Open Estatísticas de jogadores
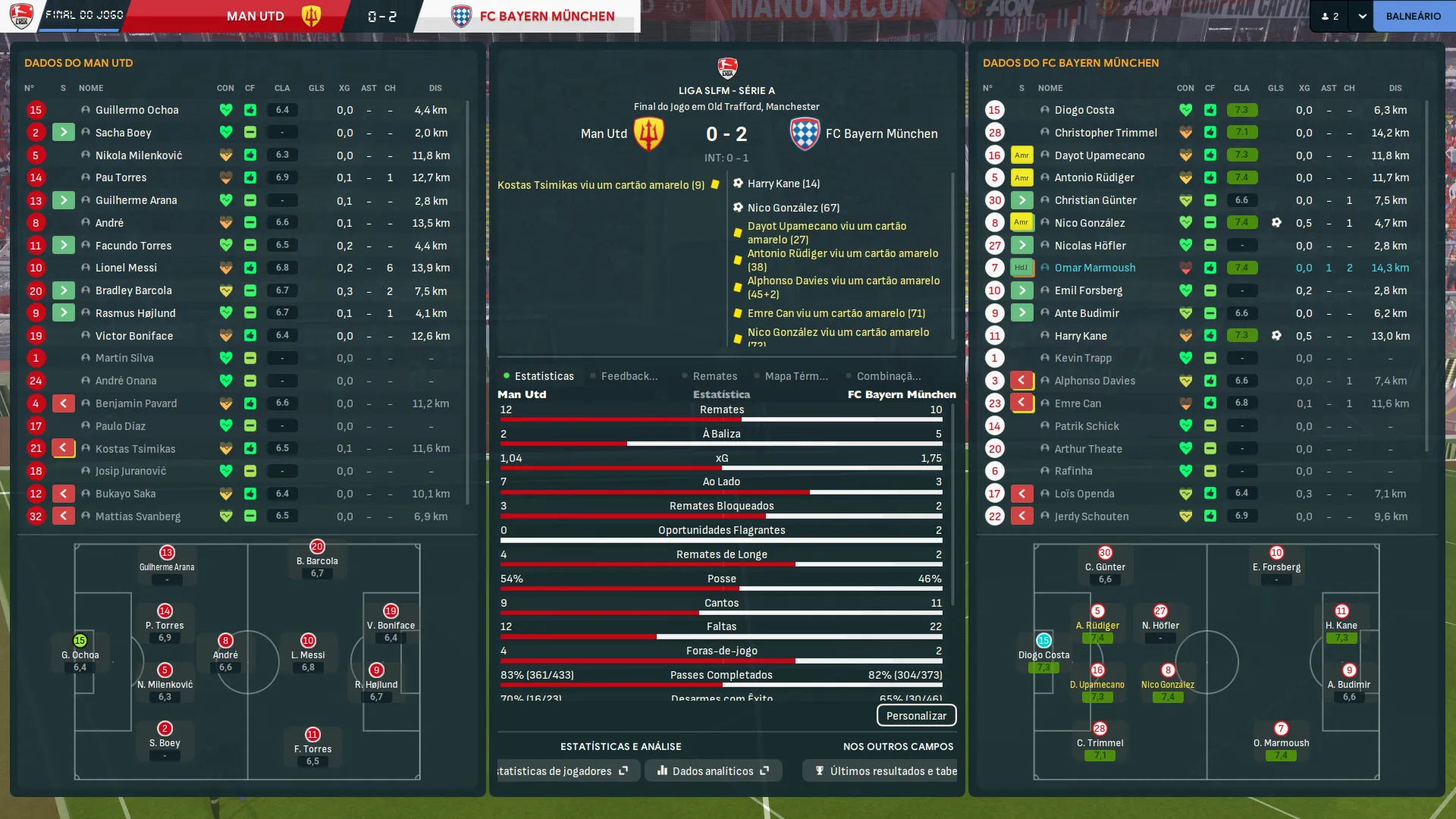Viewport: 1456px width, 819px height. point(562,771)
